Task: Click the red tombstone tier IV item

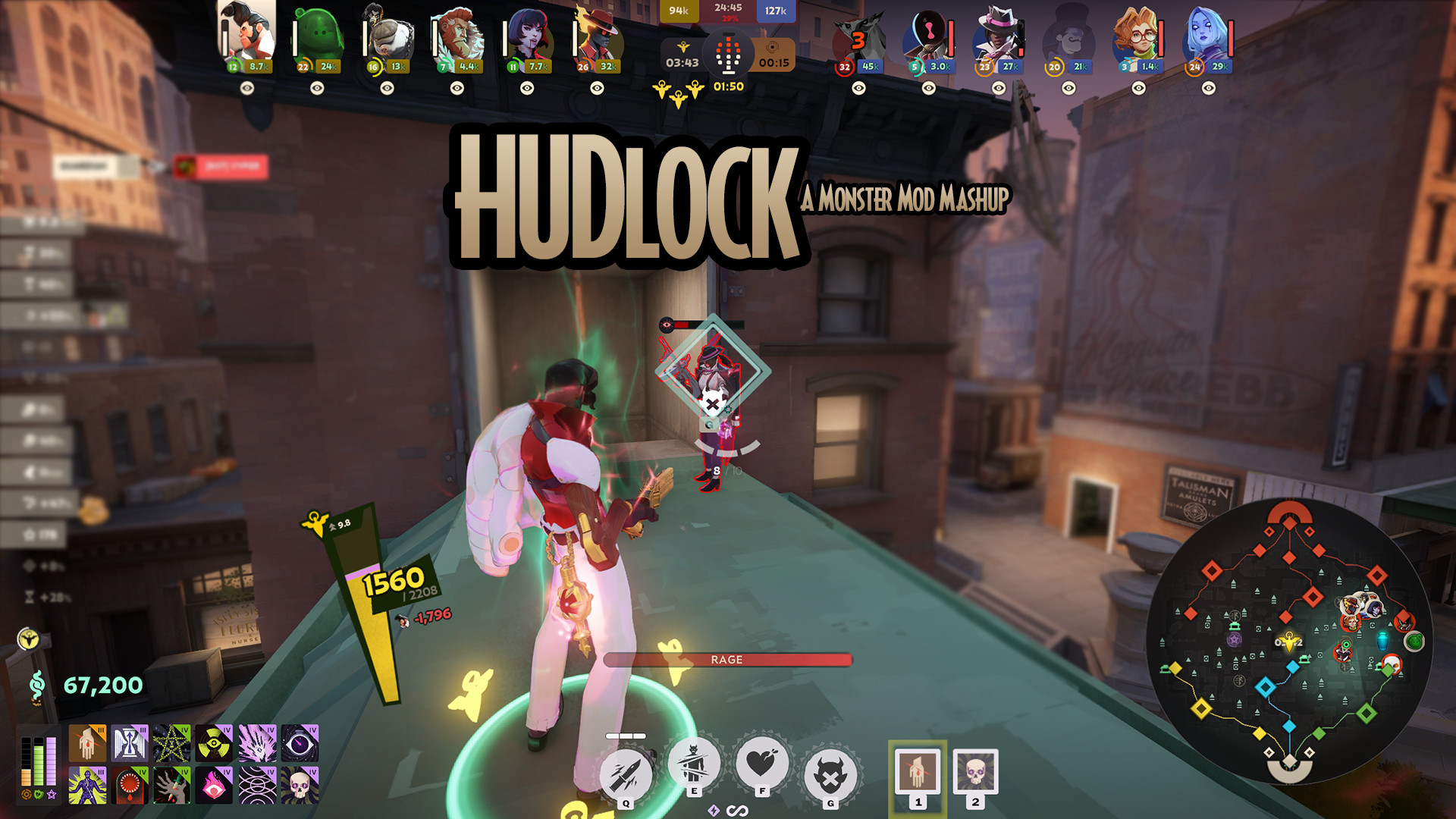Action: 130,787
